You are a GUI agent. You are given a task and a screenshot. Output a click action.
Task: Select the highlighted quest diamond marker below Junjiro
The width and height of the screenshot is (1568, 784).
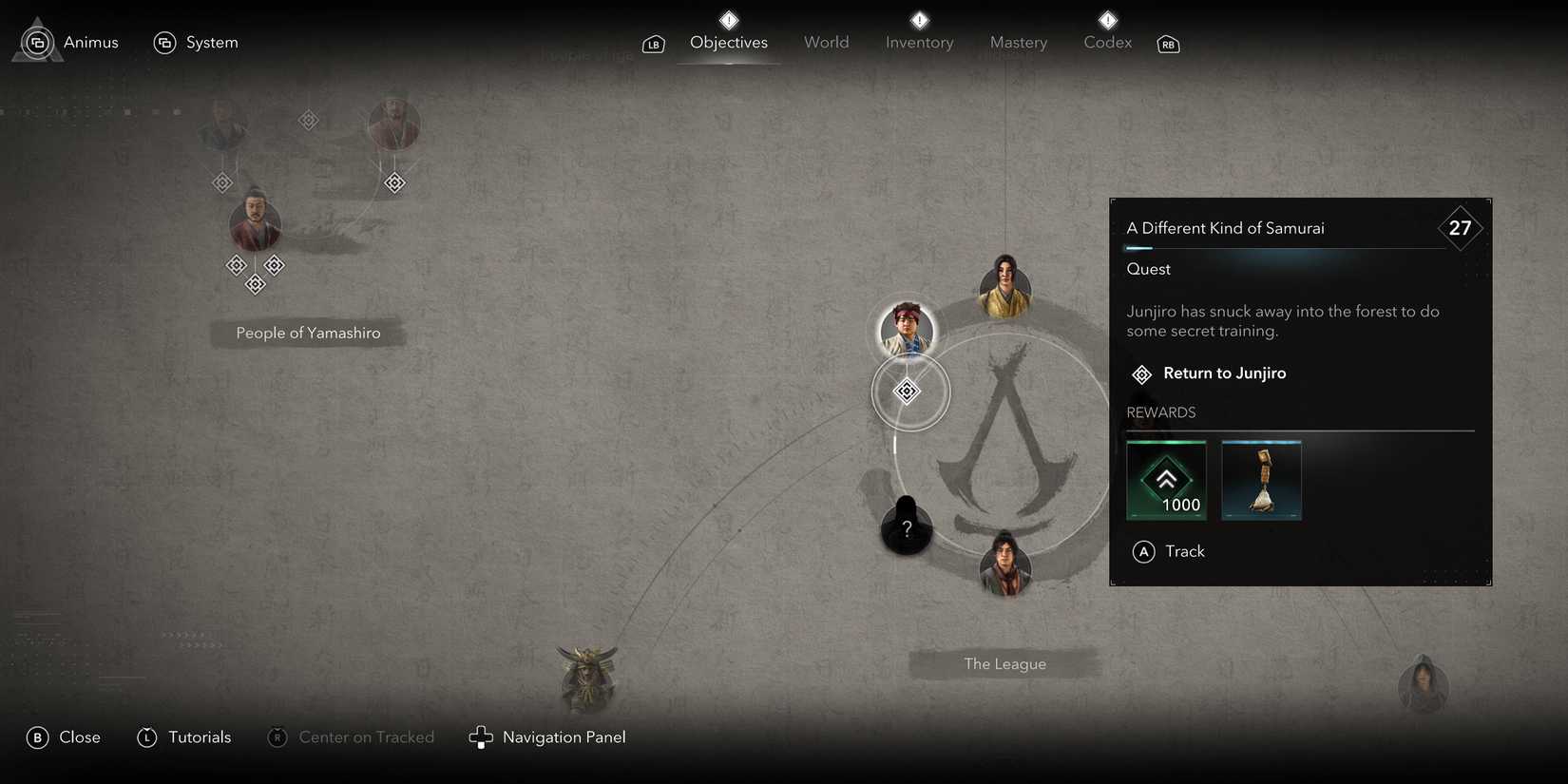(x=908, y=391)
